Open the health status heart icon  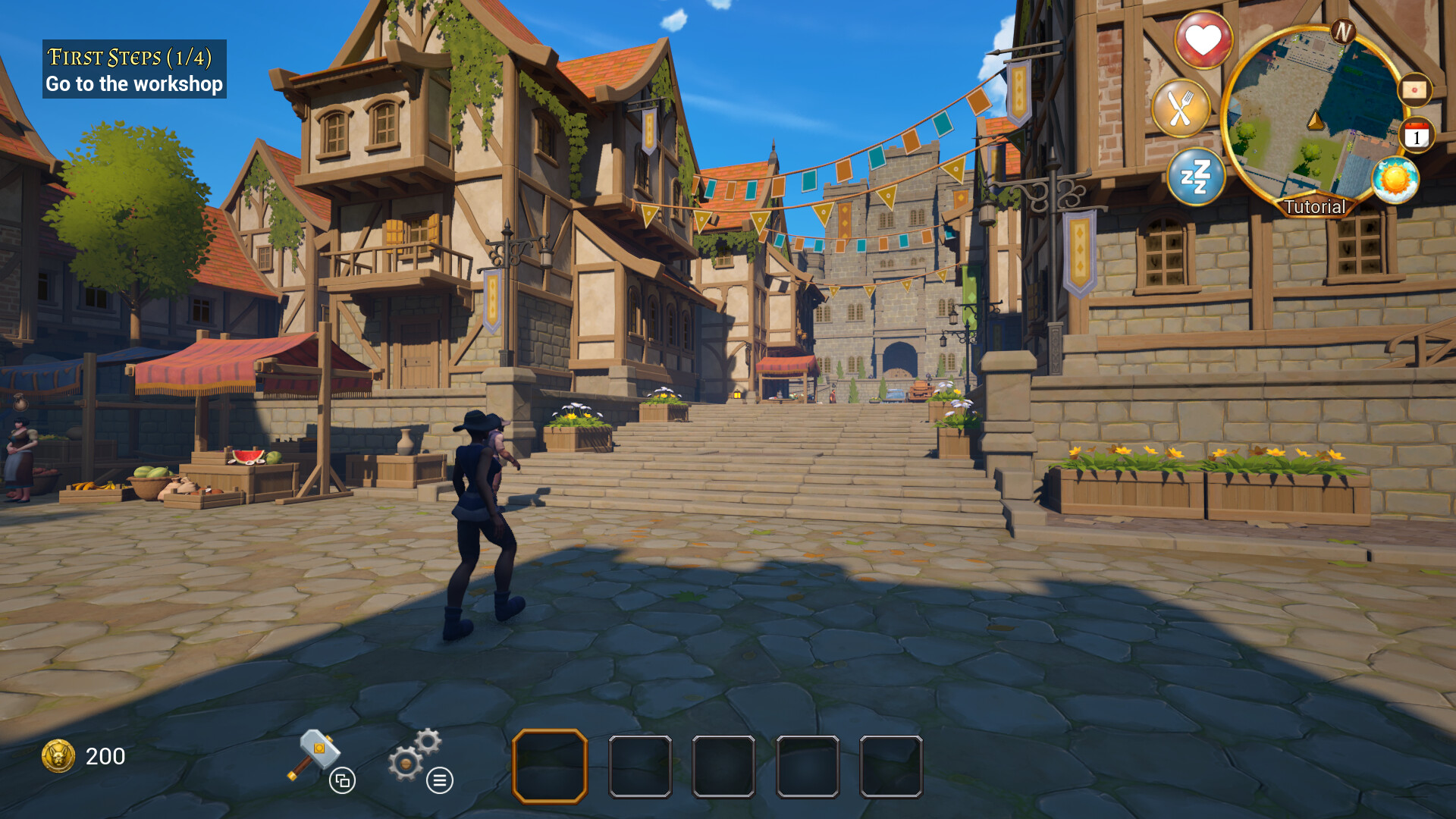1204,41
